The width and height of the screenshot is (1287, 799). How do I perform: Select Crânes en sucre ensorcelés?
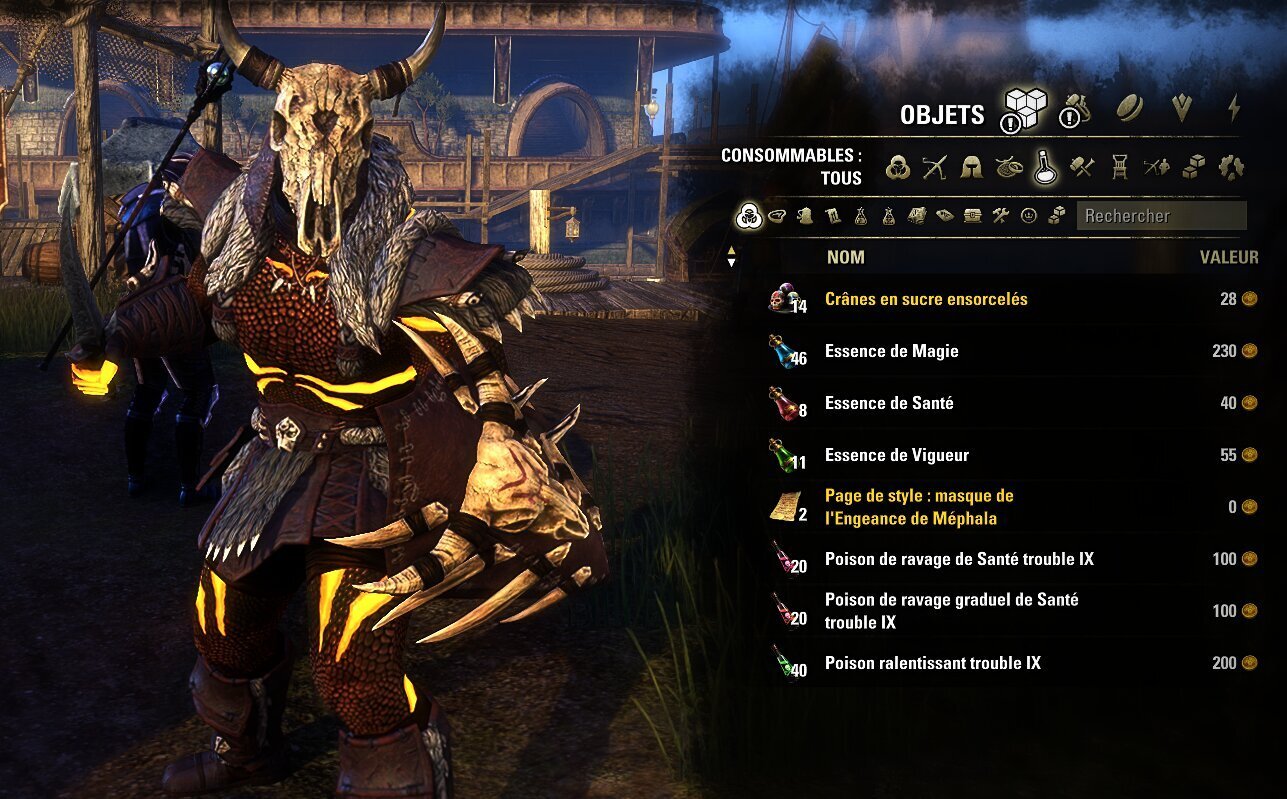coord(925,299)
